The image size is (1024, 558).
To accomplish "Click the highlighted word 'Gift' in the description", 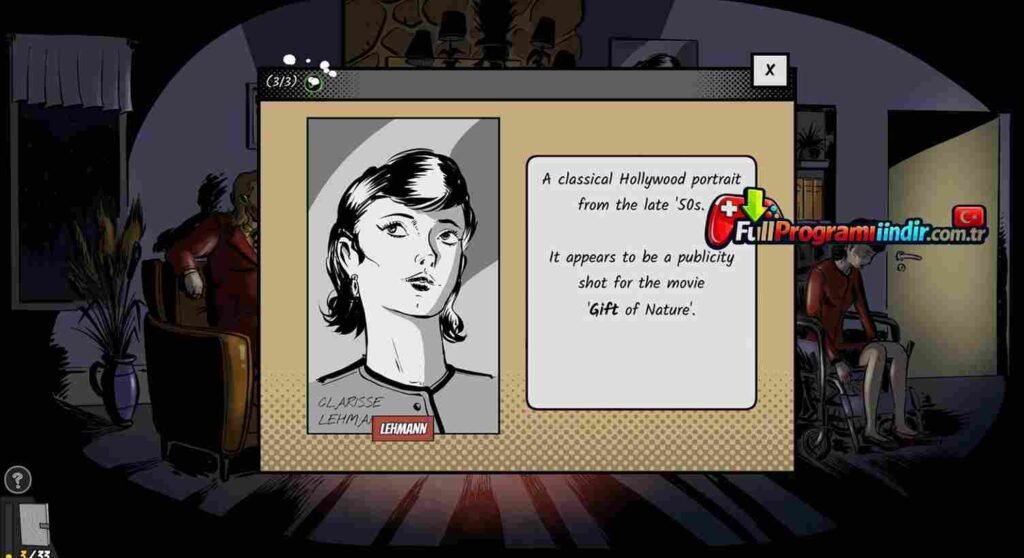I will 603,309.
